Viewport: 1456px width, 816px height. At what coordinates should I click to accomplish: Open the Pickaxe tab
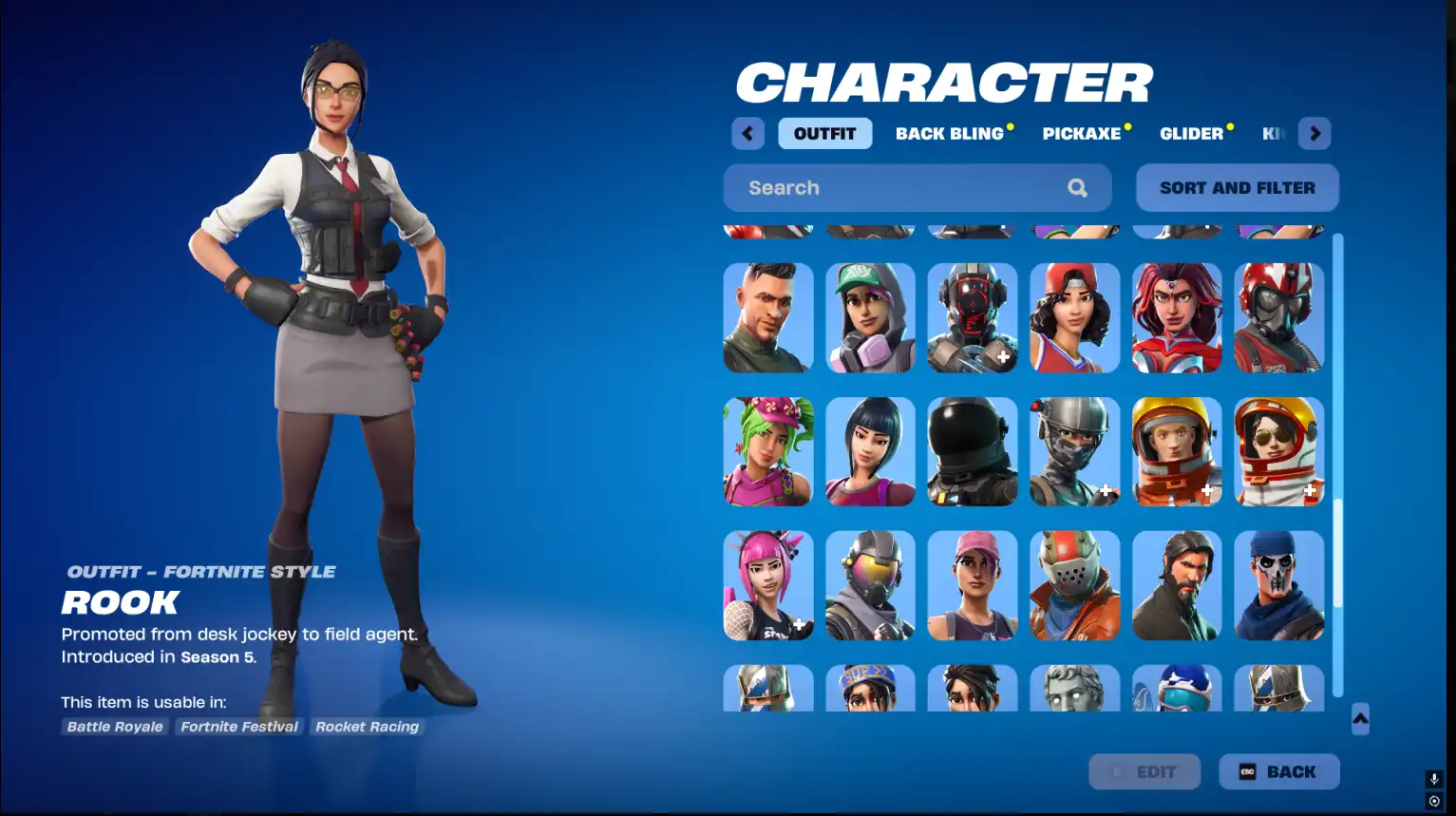click(x=1081, y=134)
